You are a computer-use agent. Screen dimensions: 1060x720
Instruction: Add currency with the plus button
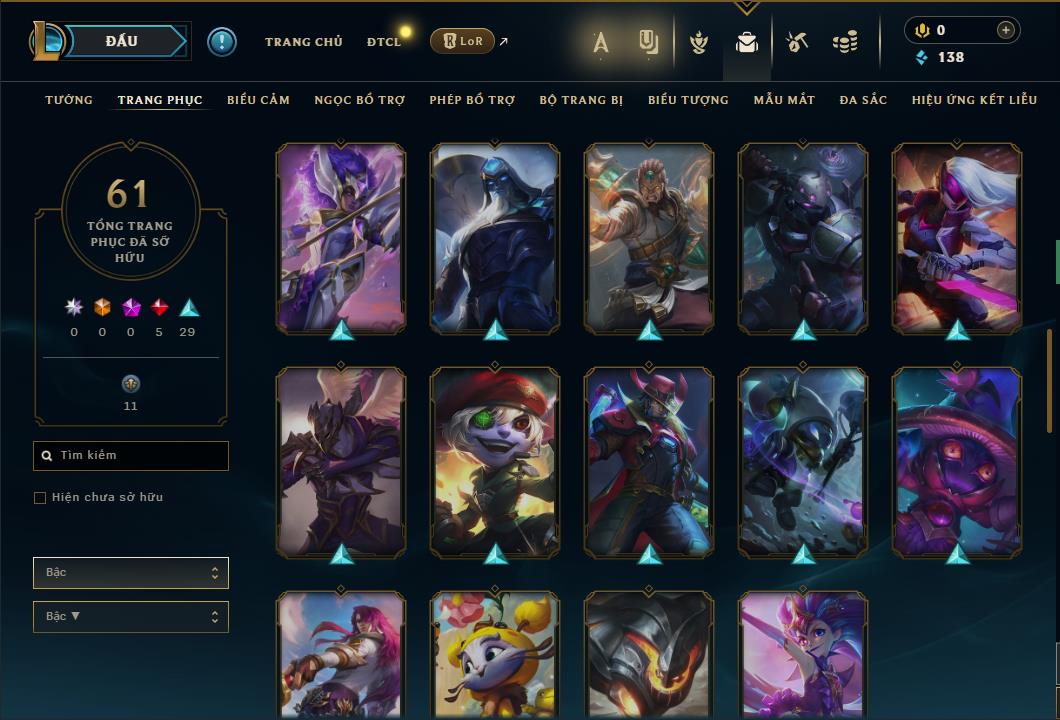[1006, 30]
